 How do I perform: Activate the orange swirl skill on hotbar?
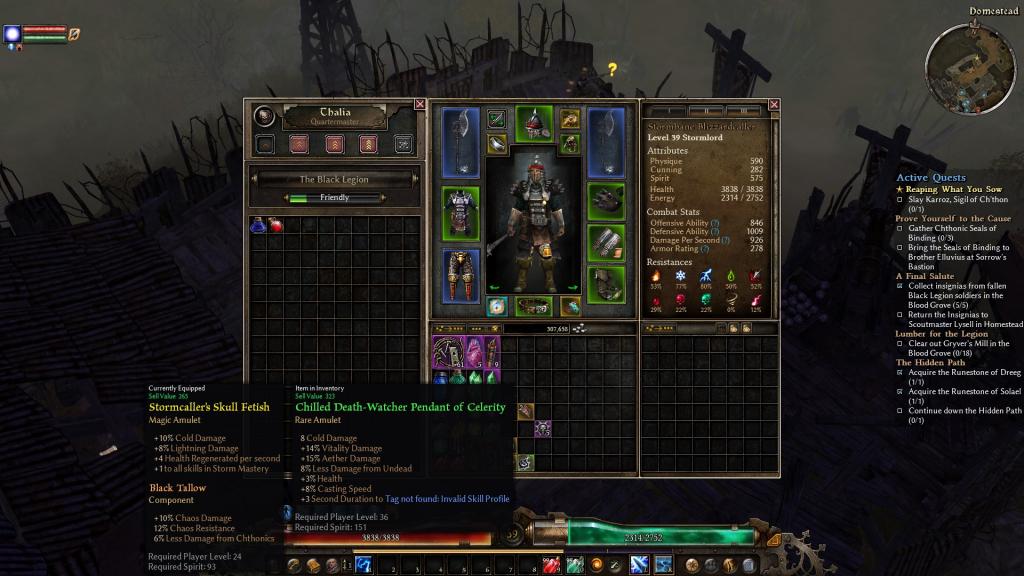tap(597, 566)
